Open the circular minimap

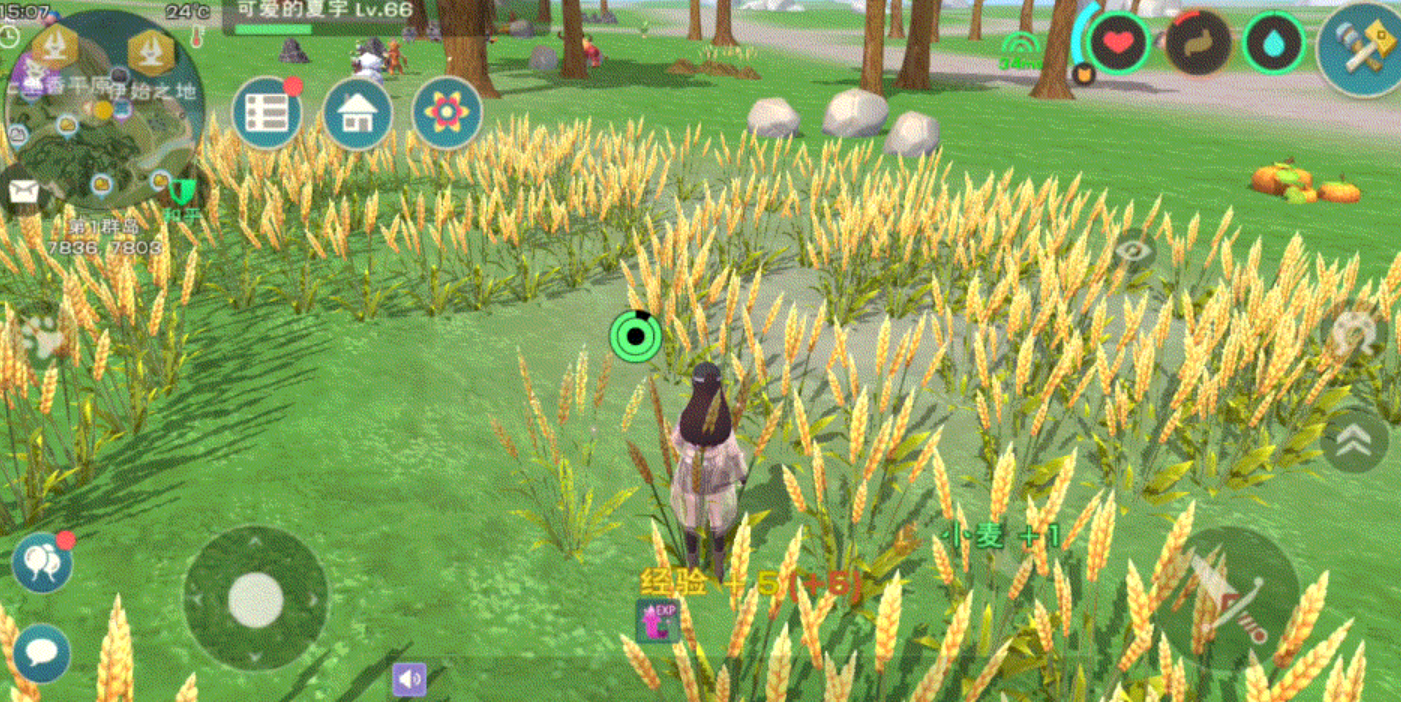coord(103,112)
